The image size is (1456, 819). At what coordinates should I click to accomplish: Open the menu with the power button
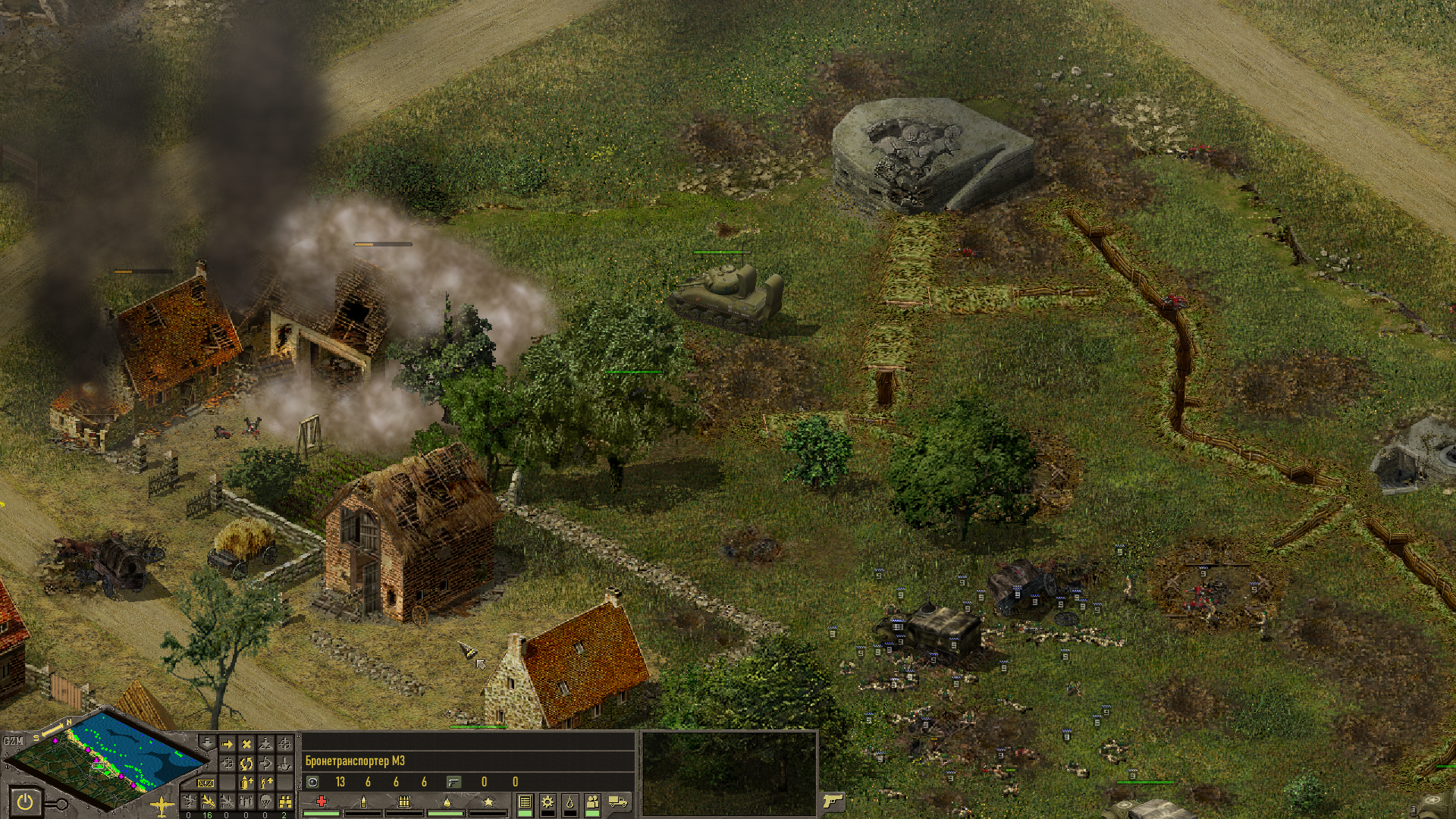click(x=25, y=802)
